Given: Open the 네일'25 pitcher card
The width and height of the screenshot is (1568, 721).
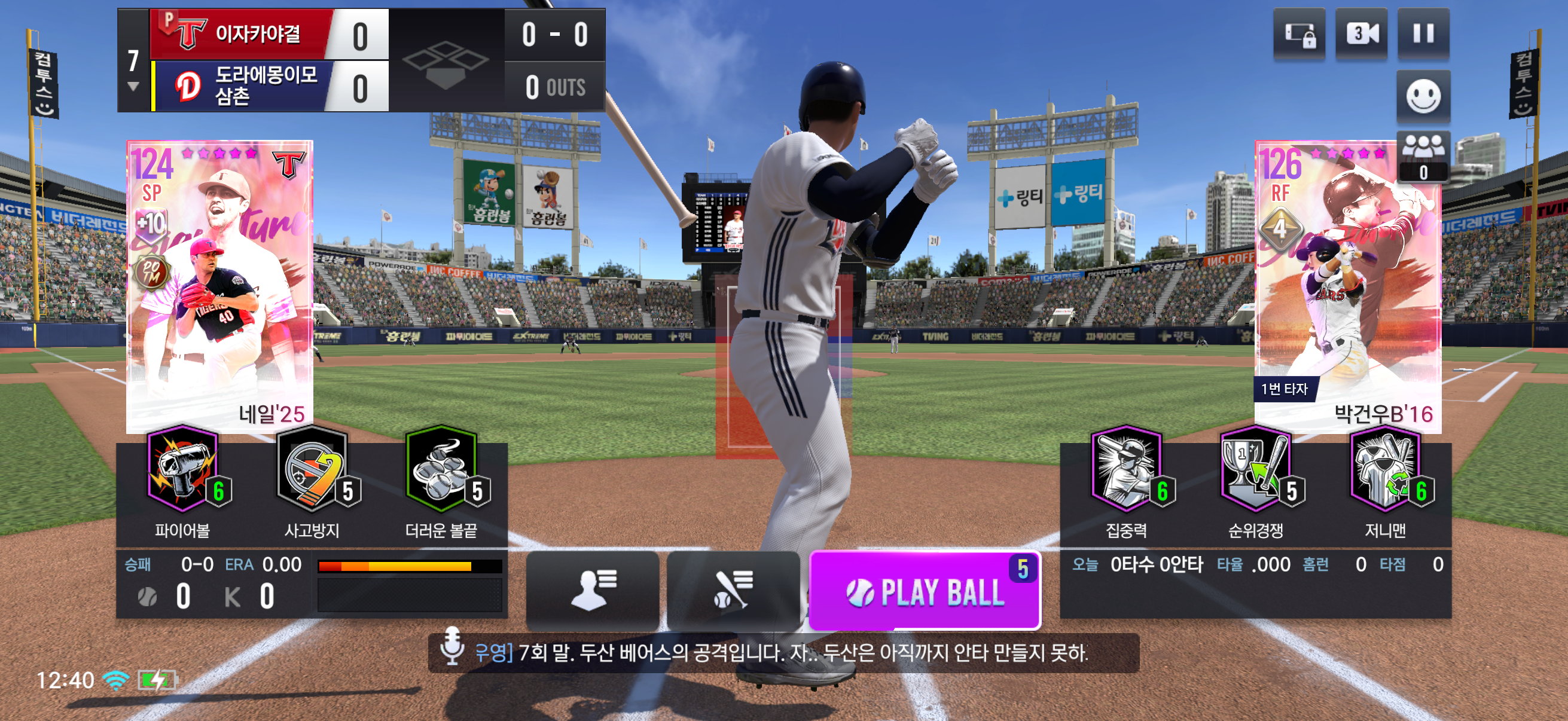Looking at the screenshot, I should (x=219, y=286).
